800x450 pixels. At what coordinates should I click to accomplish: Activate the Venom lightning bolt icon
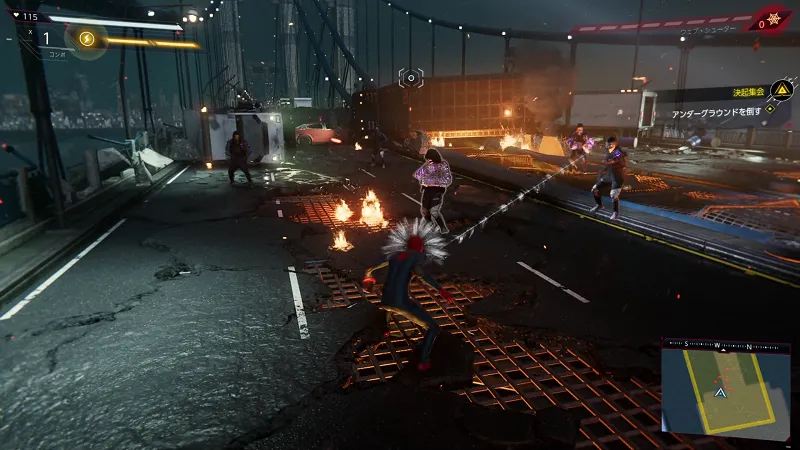click(x=86, y=39)
